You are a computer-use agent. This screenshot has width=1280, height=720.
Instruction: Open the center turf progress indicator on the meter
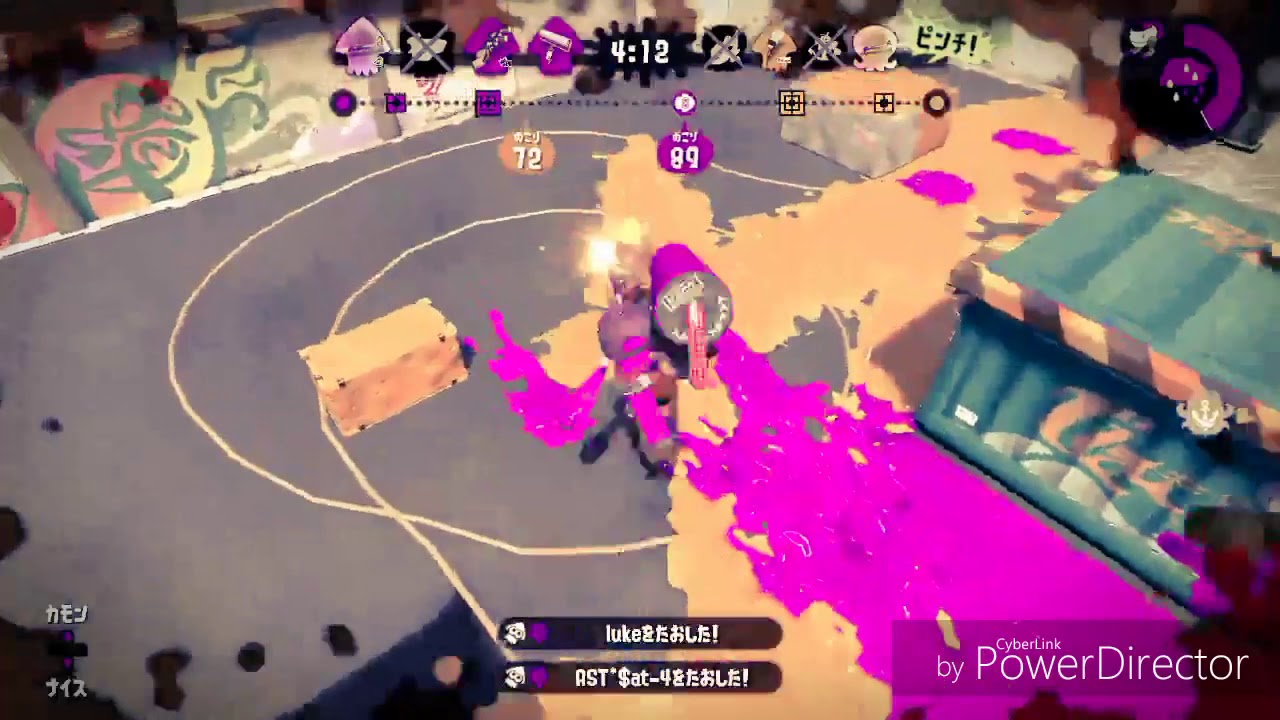686,101
